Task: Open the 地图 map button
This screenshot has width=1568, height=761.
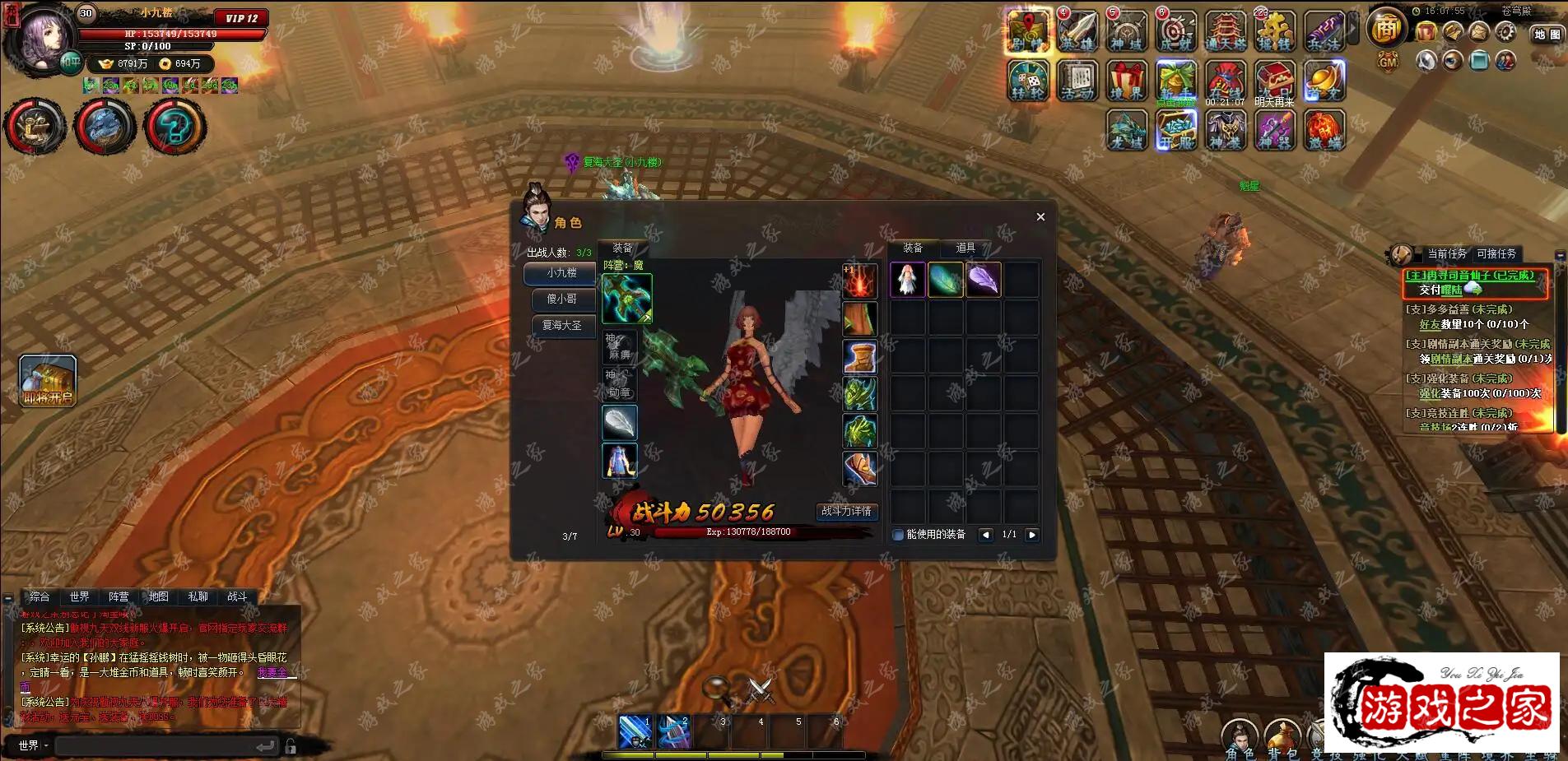Action: [1547, 35]
